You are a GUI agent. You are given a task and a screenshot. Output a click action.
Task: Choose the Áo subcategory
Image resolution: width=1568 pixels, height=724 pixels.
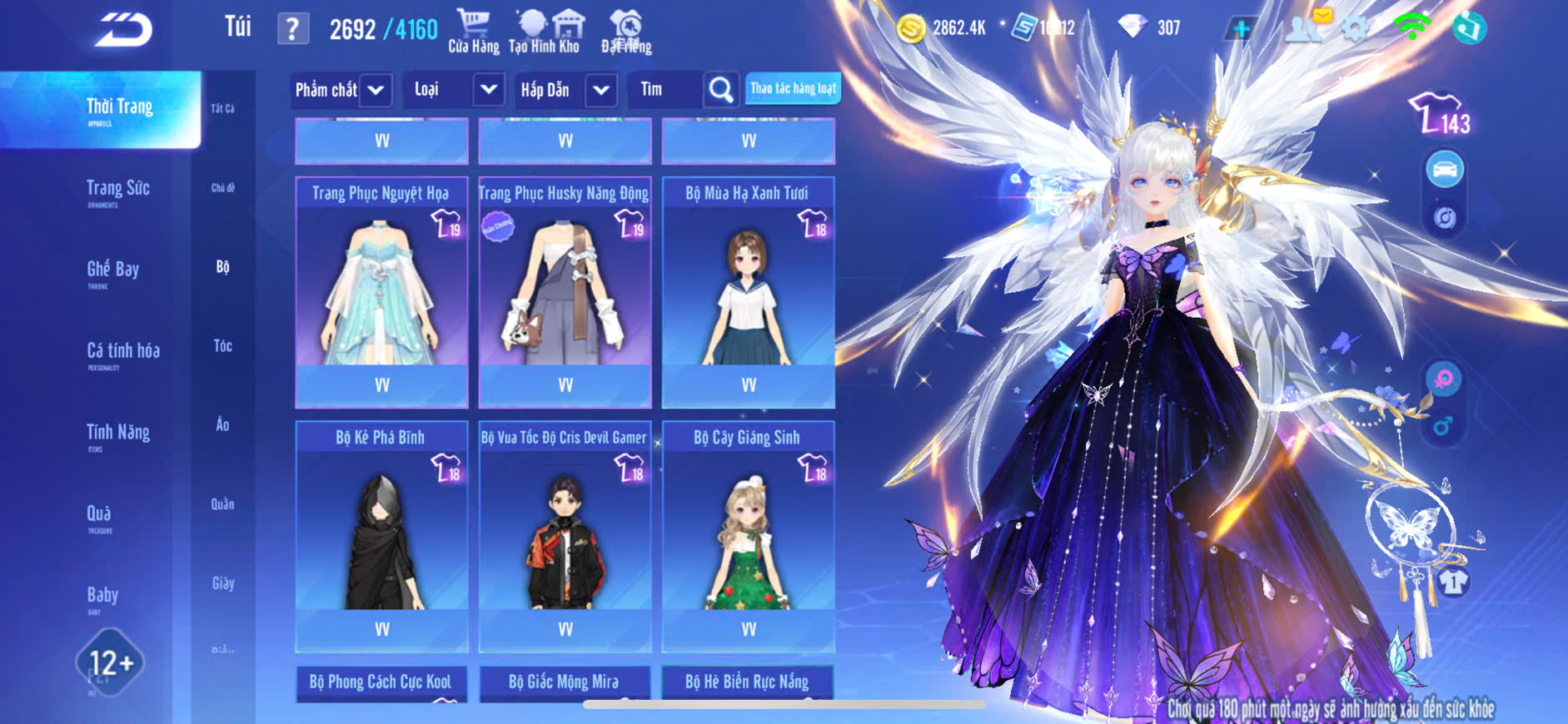(x=222, y=424)
